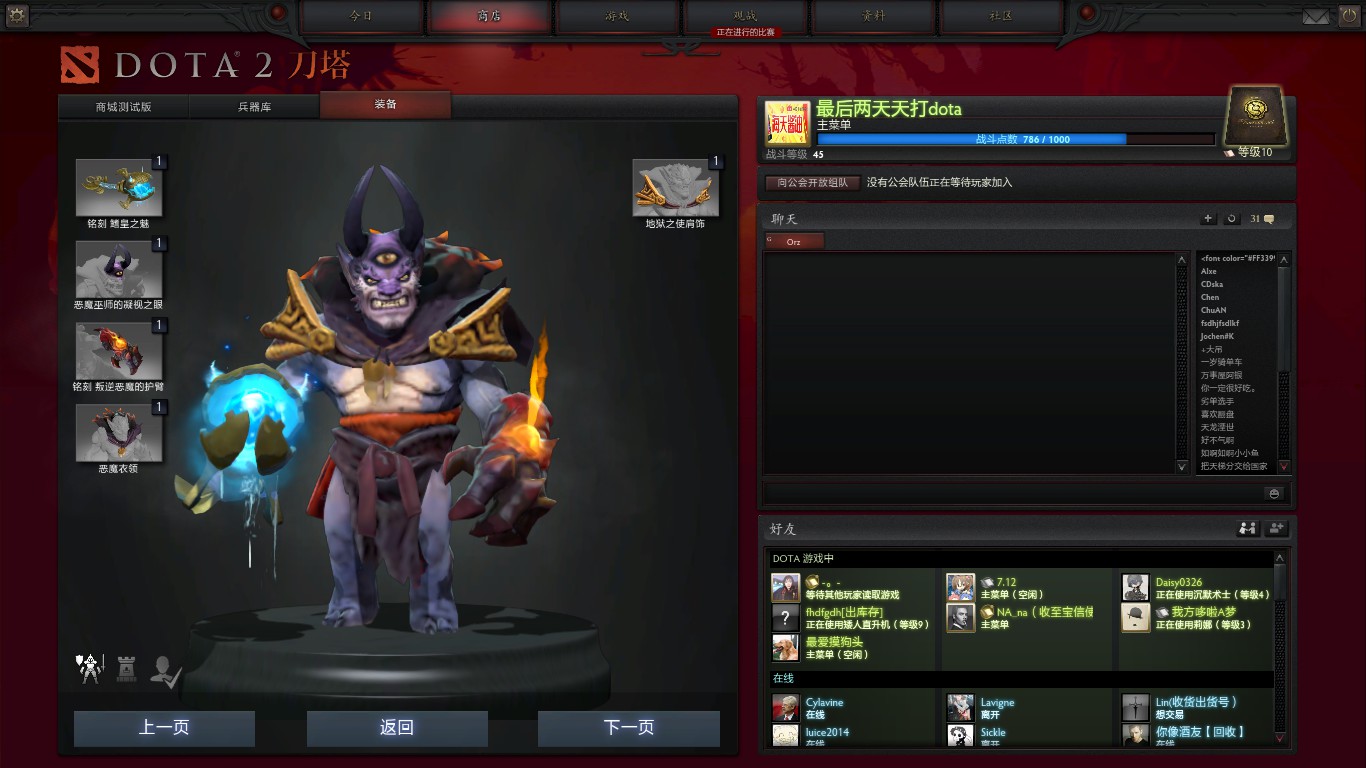Click the 上一页 previous page button
The image size is (1366, 768).
pos(164,728)
